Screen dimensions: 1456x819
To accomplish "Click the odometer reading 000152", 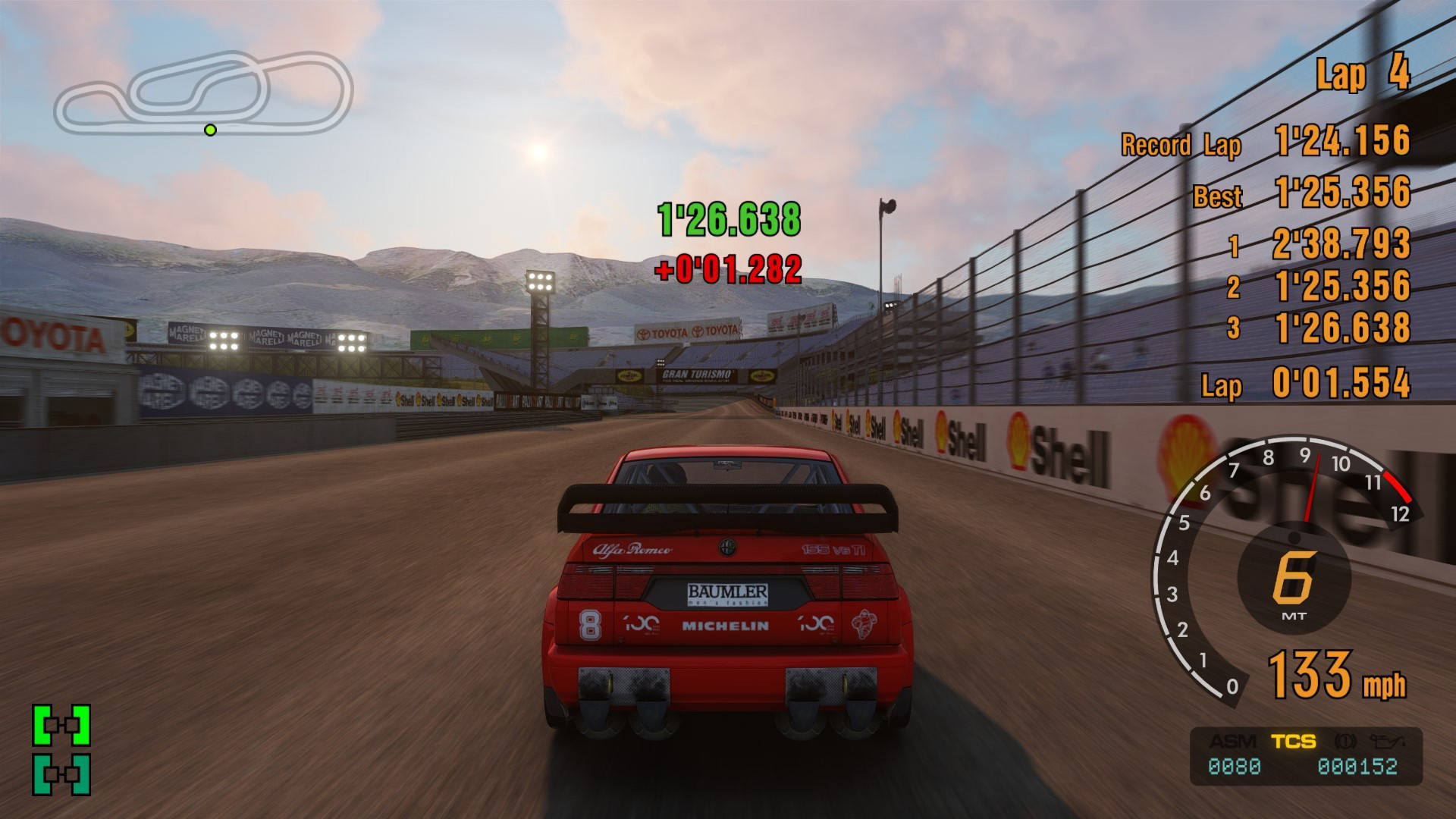I will coord(1358,766).
